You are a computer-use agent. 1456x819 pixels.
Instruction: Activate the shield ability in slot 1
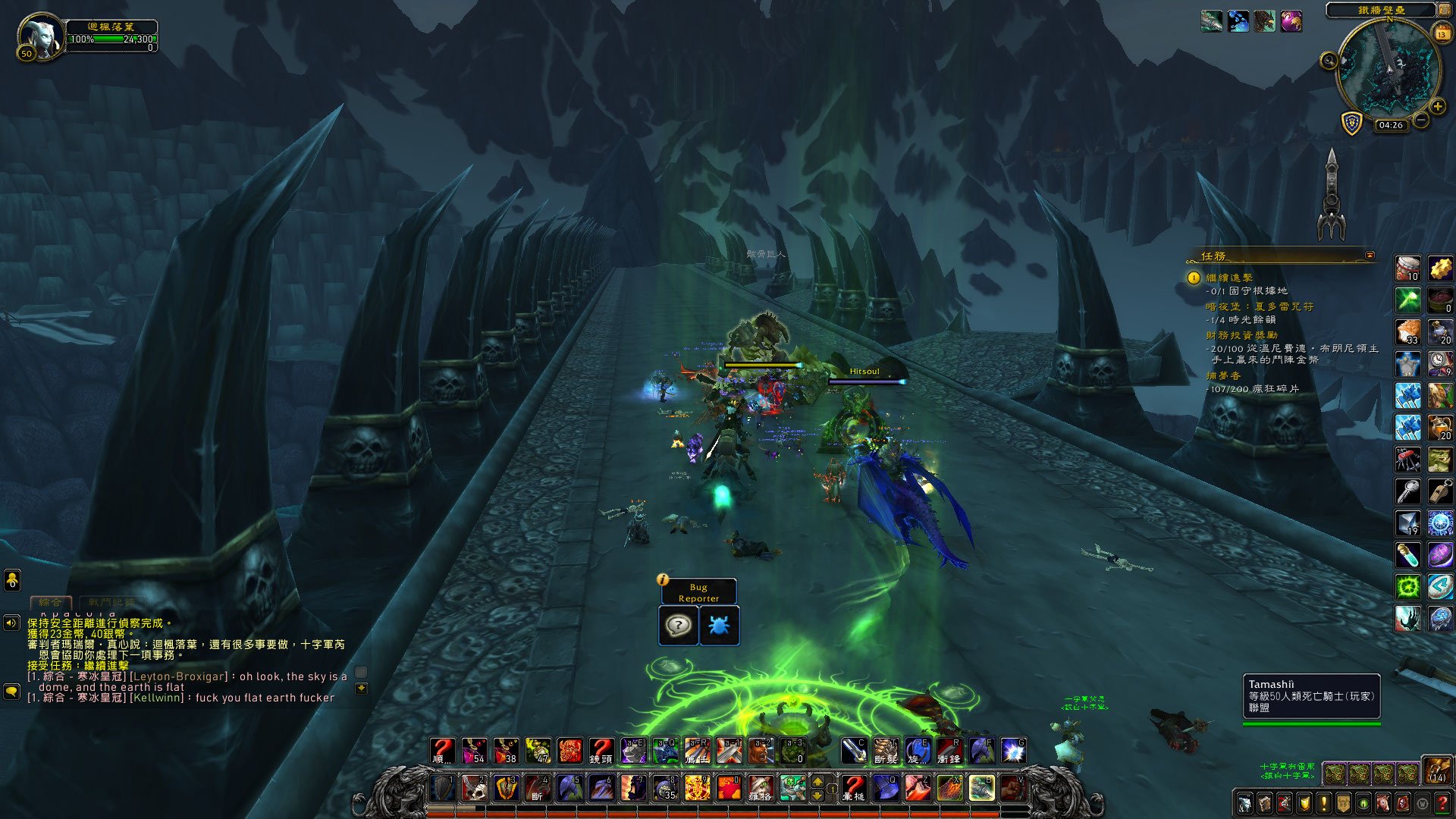tap(443, 788)
